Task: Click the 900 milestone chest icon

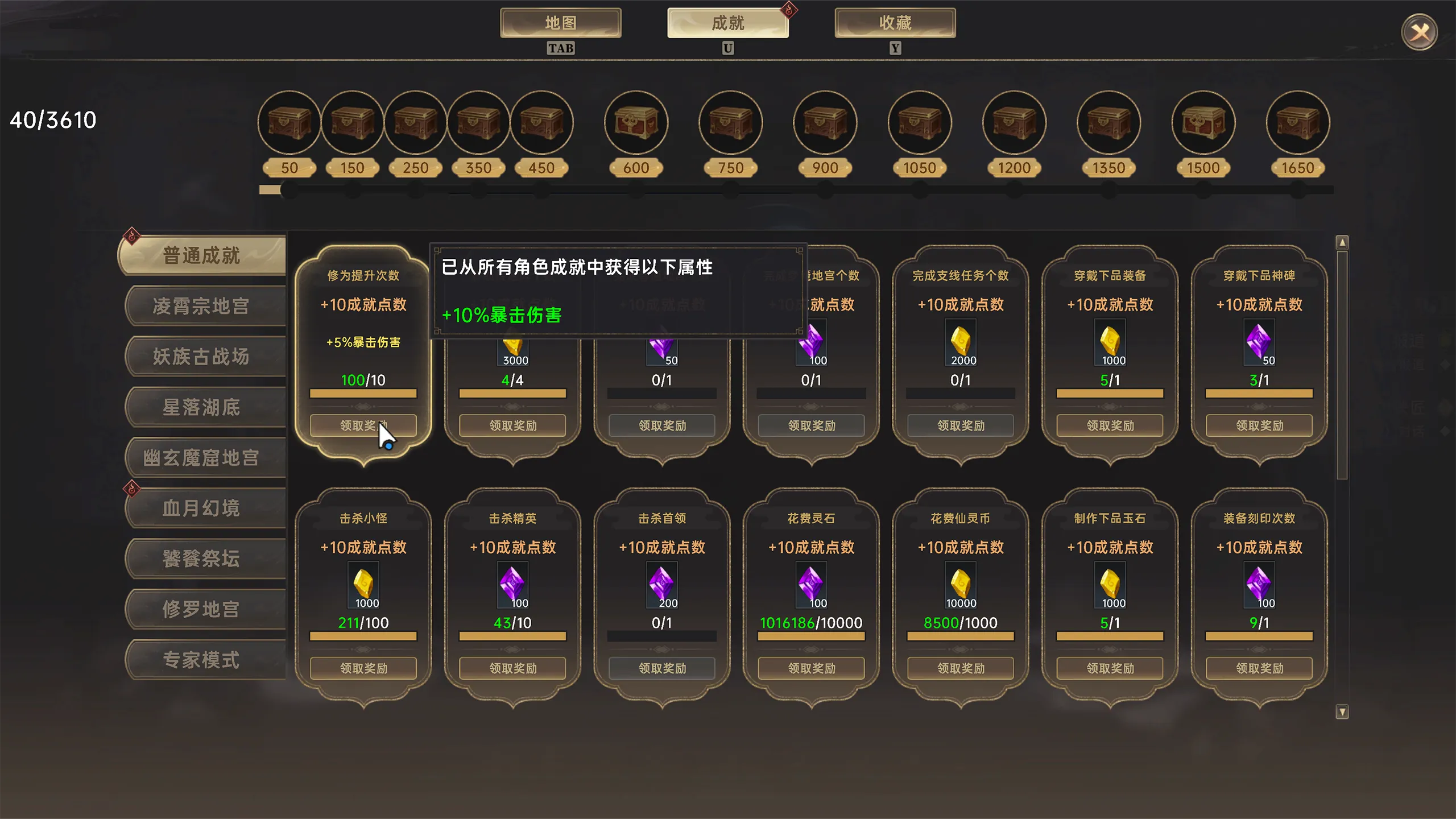Action: coord(824,122)
